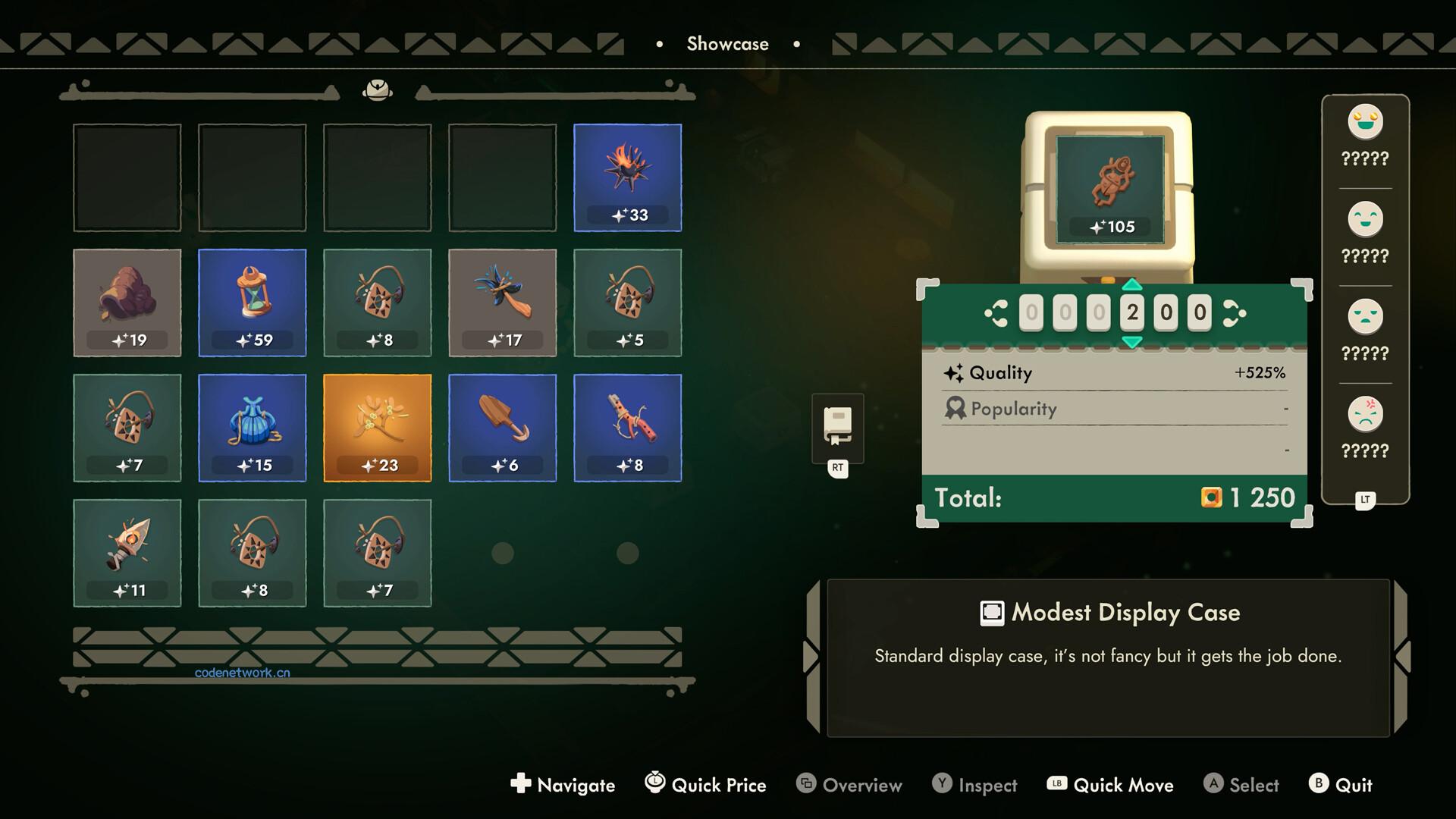Click the bell icon above the inventory grid

378,89
